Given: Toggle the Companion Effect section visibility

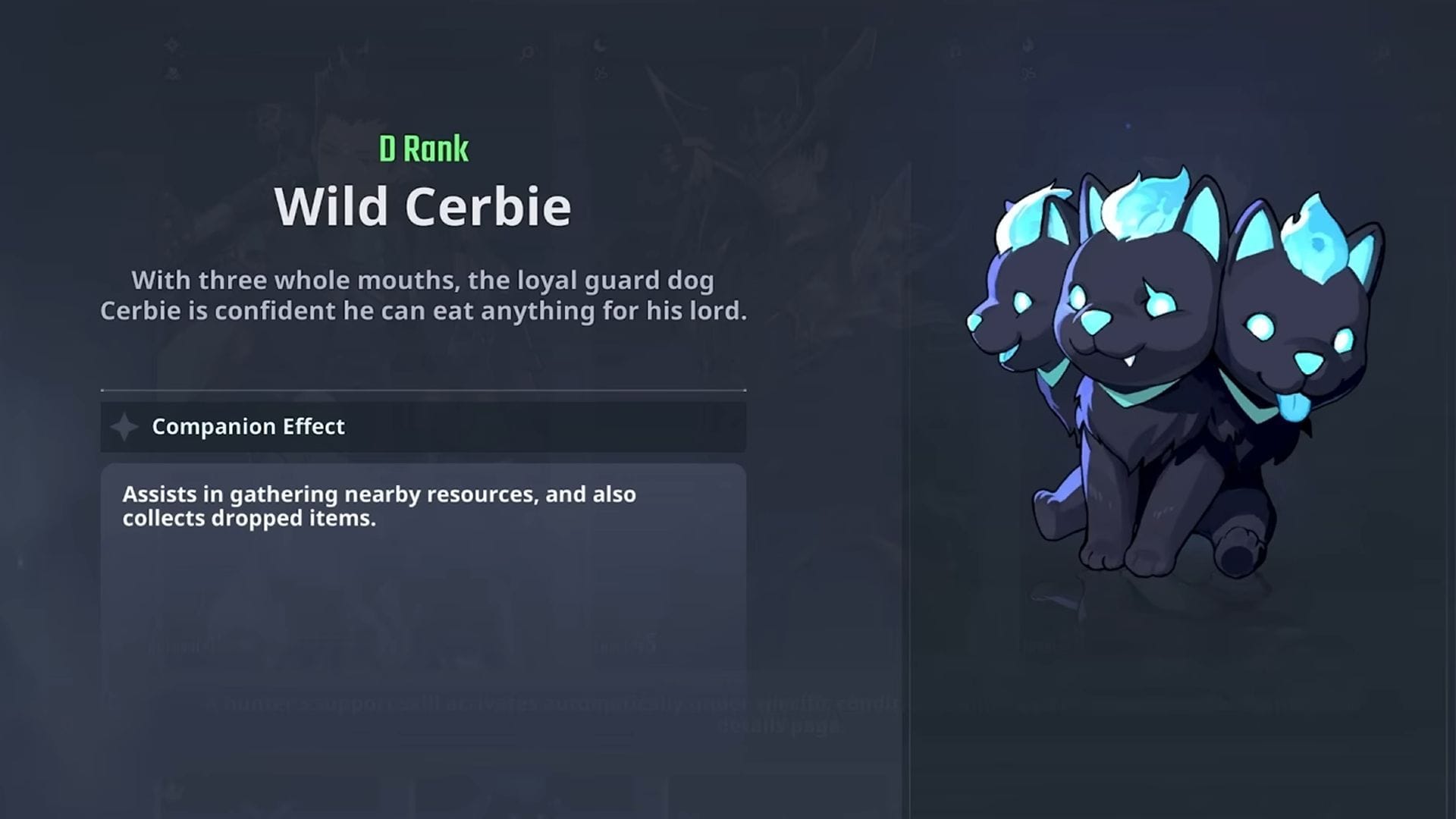Looking at the screenshot, I should click(425, 426).
